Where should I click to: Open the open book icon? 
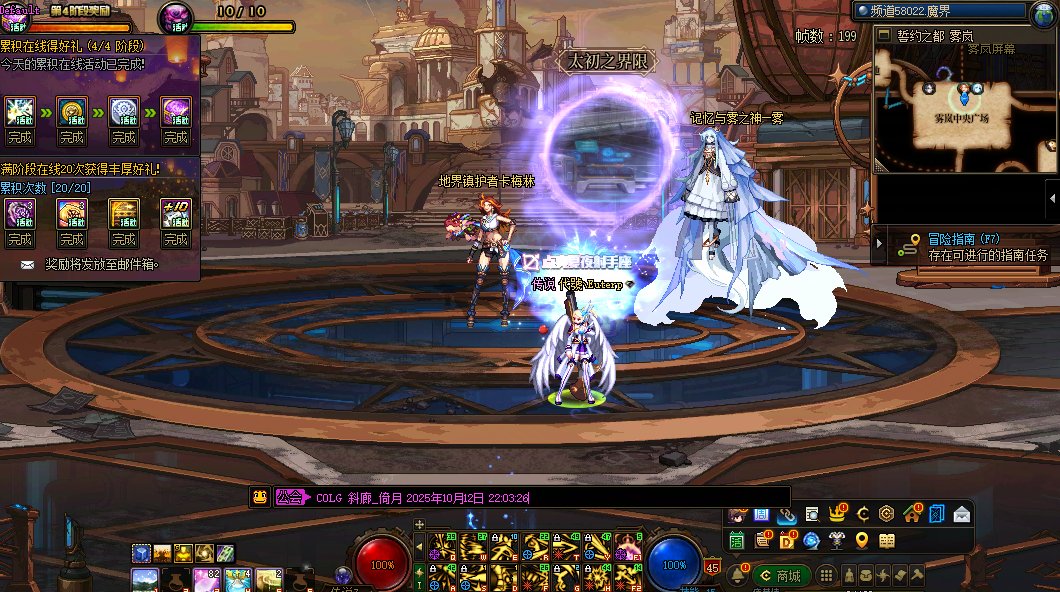887,541
